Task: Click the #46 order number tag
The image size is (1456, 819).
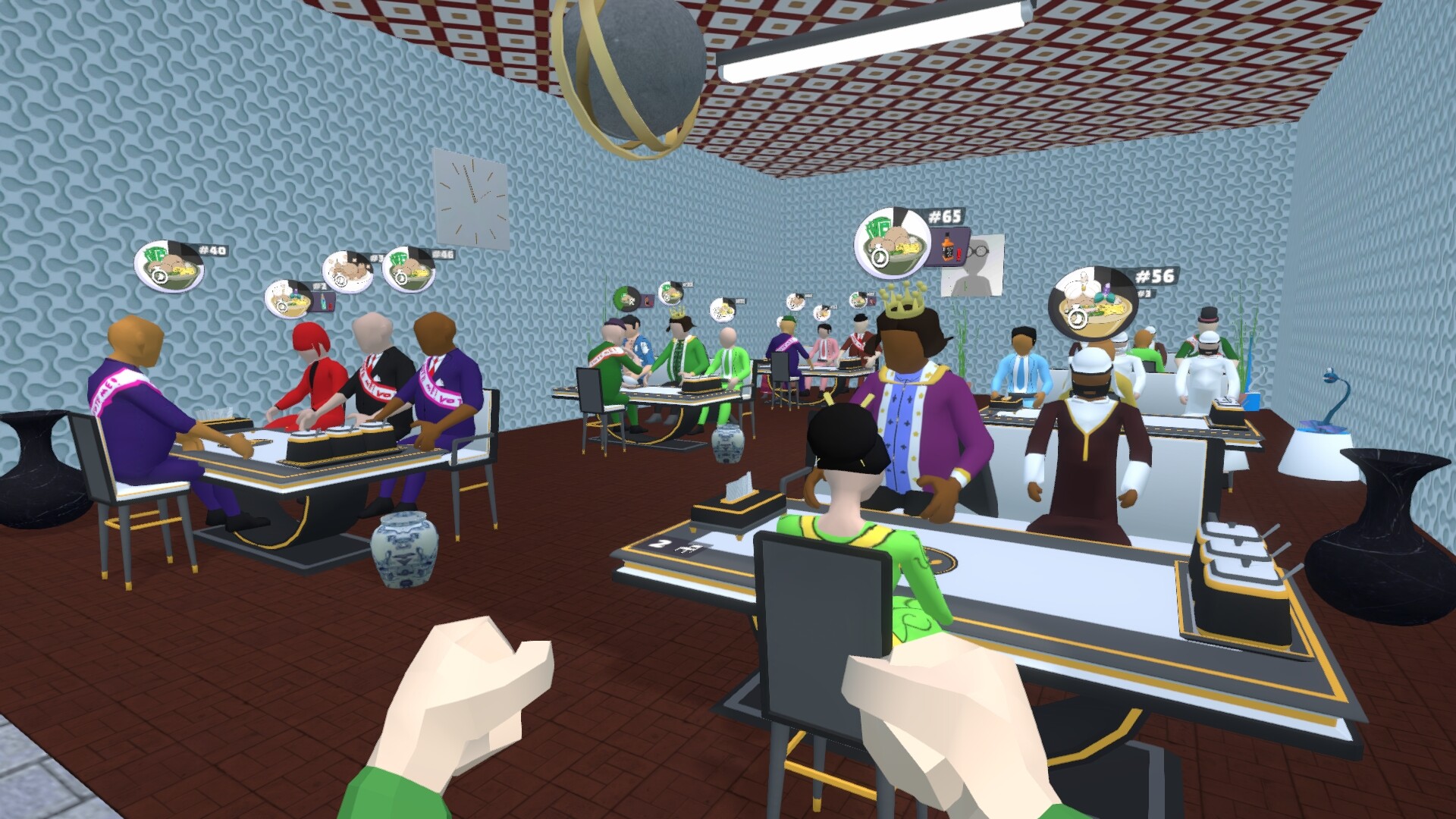Action: coord(444,255)
